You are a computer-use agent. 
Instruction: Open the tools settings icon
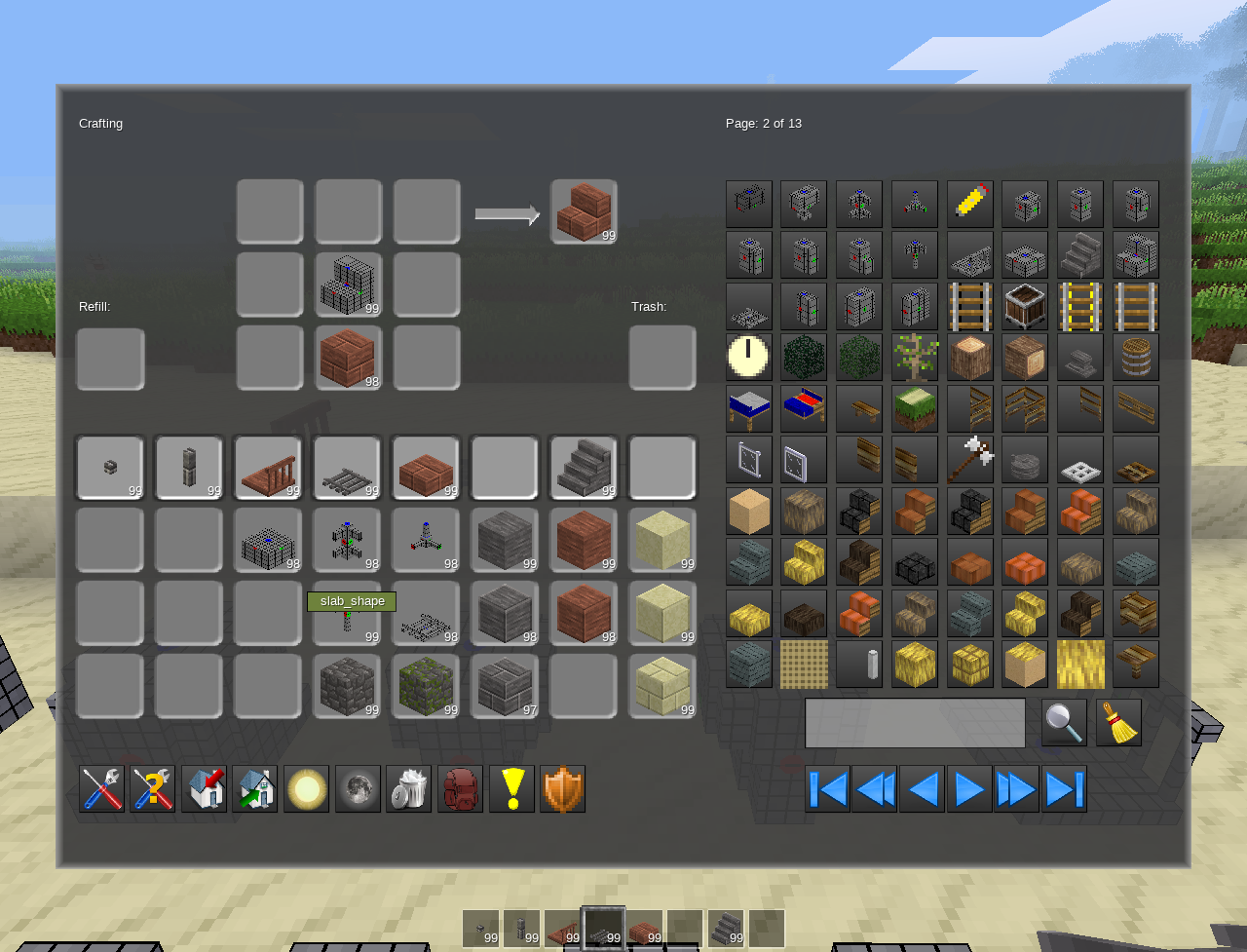[x=102, y=788]
